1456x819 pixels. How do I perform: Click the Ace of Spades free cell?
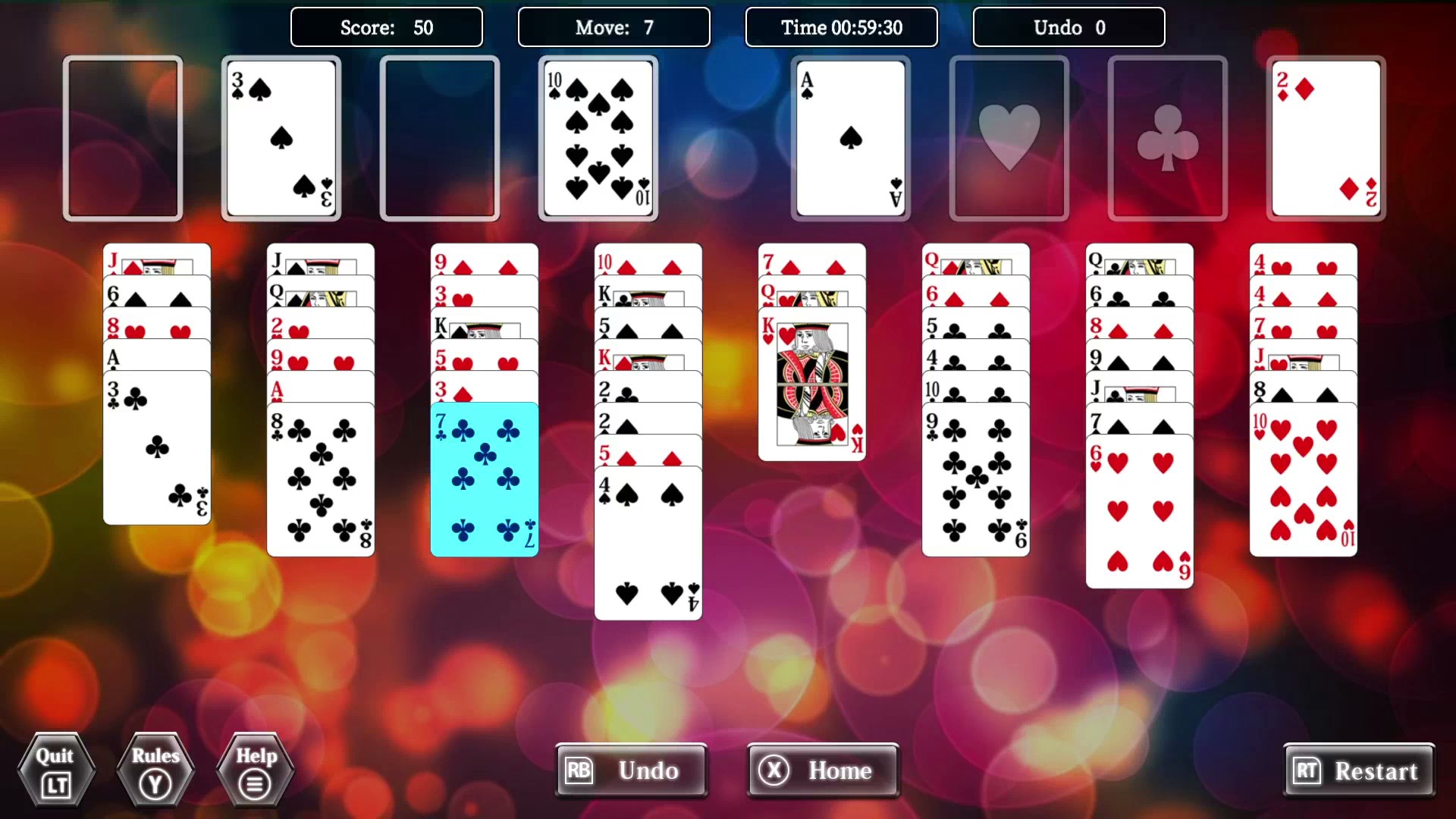(x=849, y=138)
